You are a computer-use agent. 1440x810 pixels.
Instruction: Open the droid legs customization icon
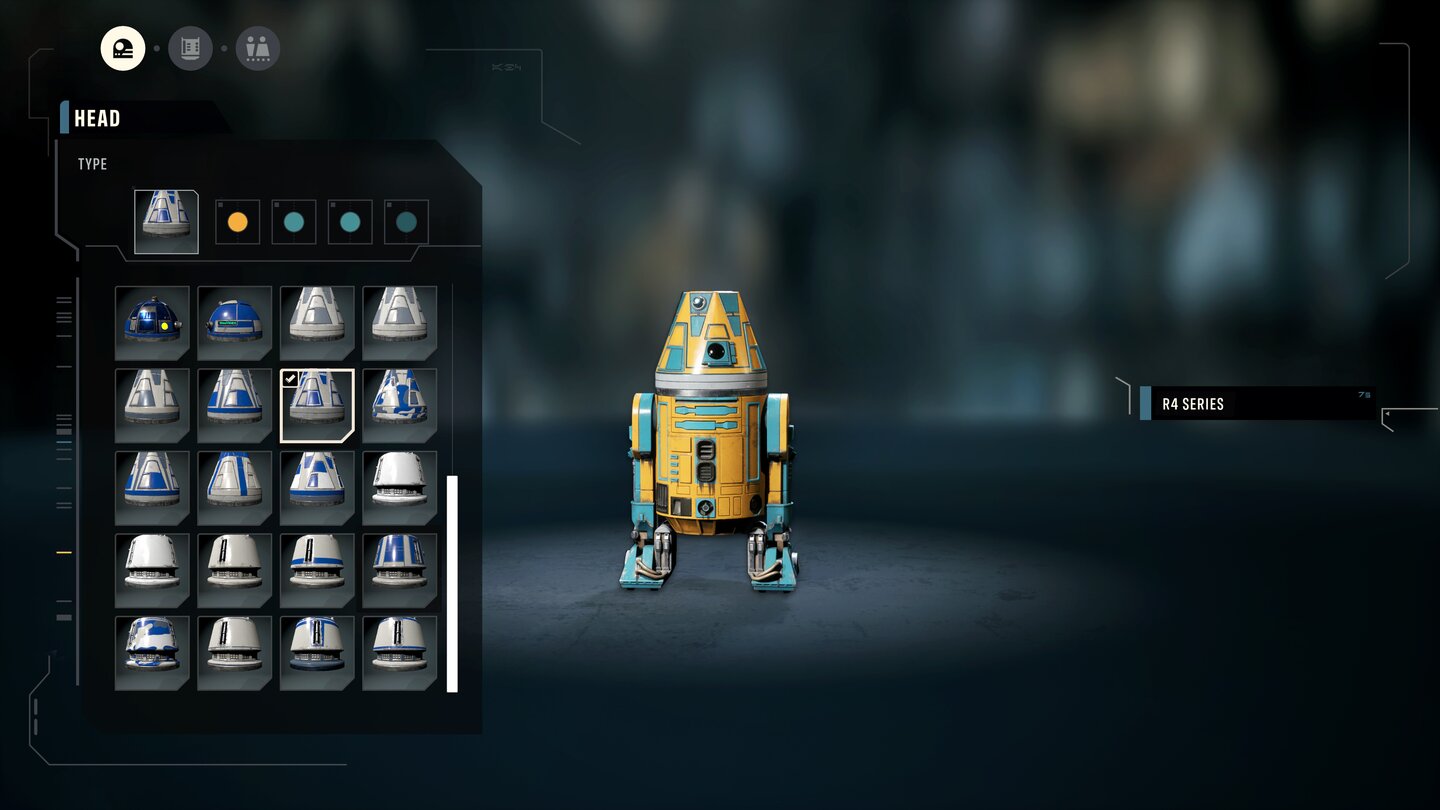coord(256,47)
